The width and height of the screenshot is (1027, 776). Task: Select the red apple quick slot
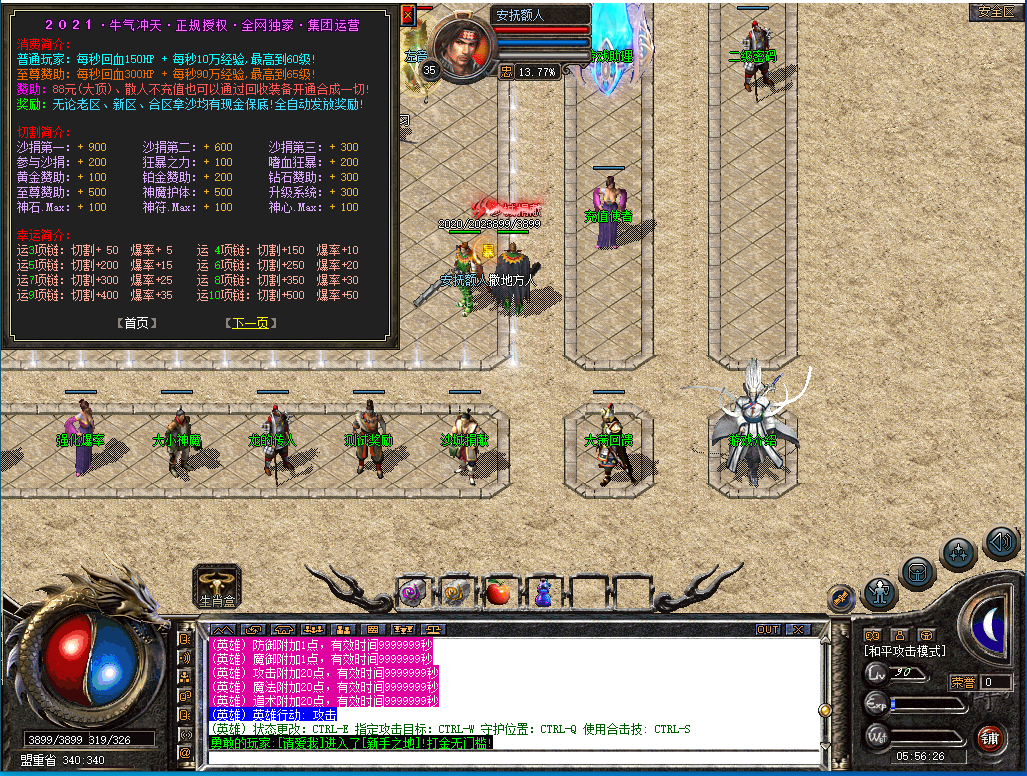coord(498,594)
